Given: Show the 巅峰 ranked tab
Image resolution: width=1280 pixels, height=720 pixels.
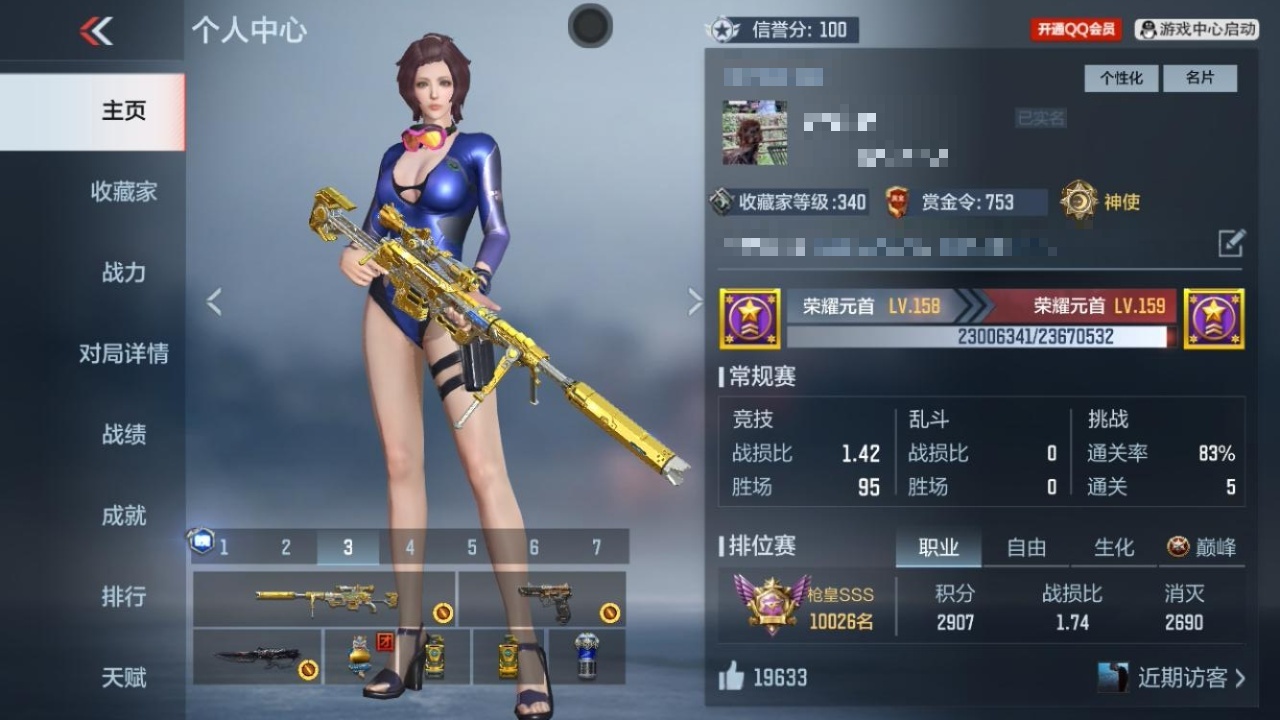Looking at the screenshot, I should pyautogui.click(x=1202, y=547).
